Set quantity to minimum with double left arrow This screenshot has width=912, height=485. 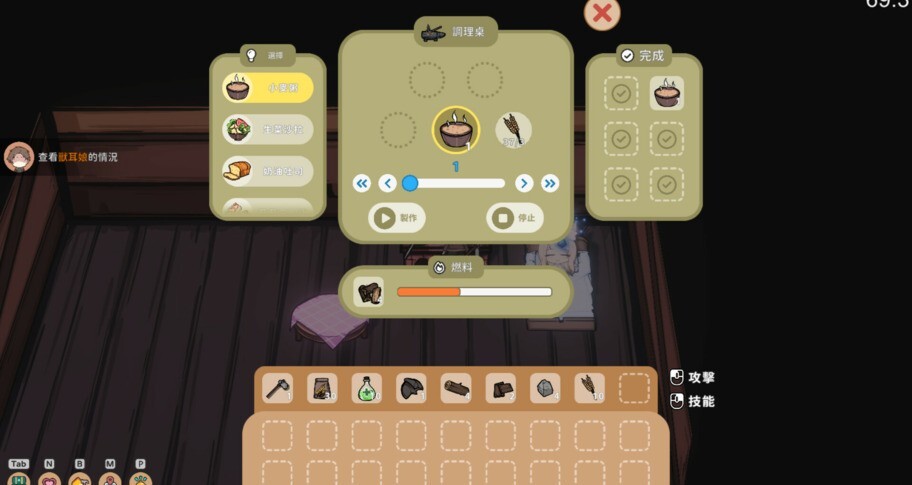pos(362,183)
